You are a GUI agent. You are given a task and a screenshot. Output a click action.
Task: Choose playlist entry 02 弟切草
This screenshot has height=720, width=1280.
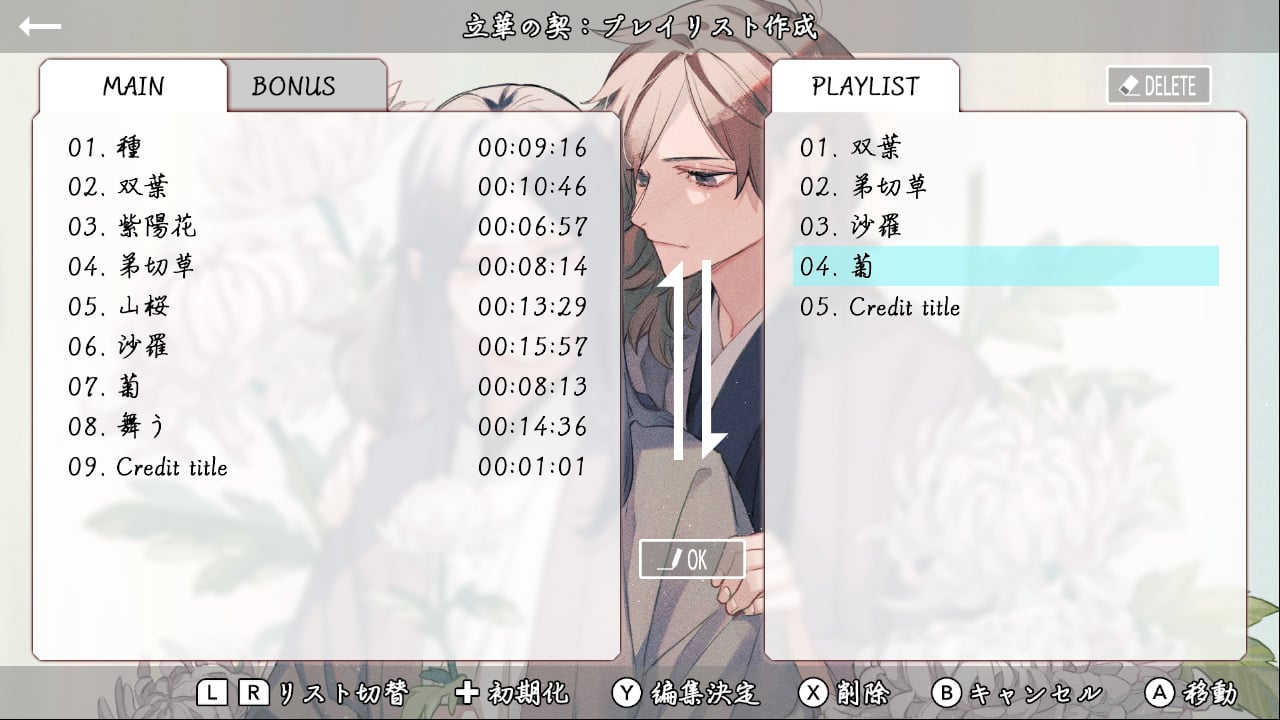coord(1005,187)
